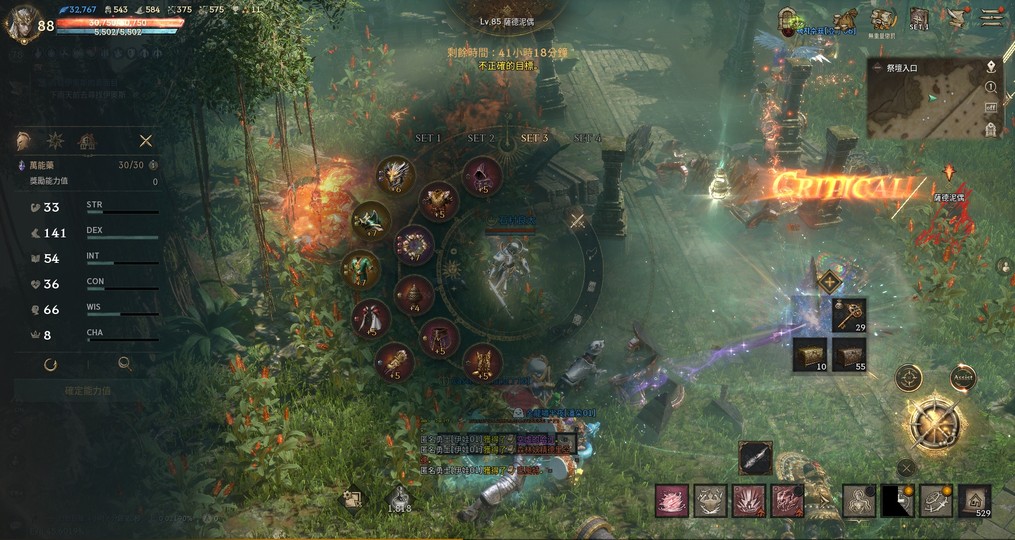This screenshot has height=540, width=1015.
Task: Open the helmet tab in stats panel
Action: click(24, 141)
